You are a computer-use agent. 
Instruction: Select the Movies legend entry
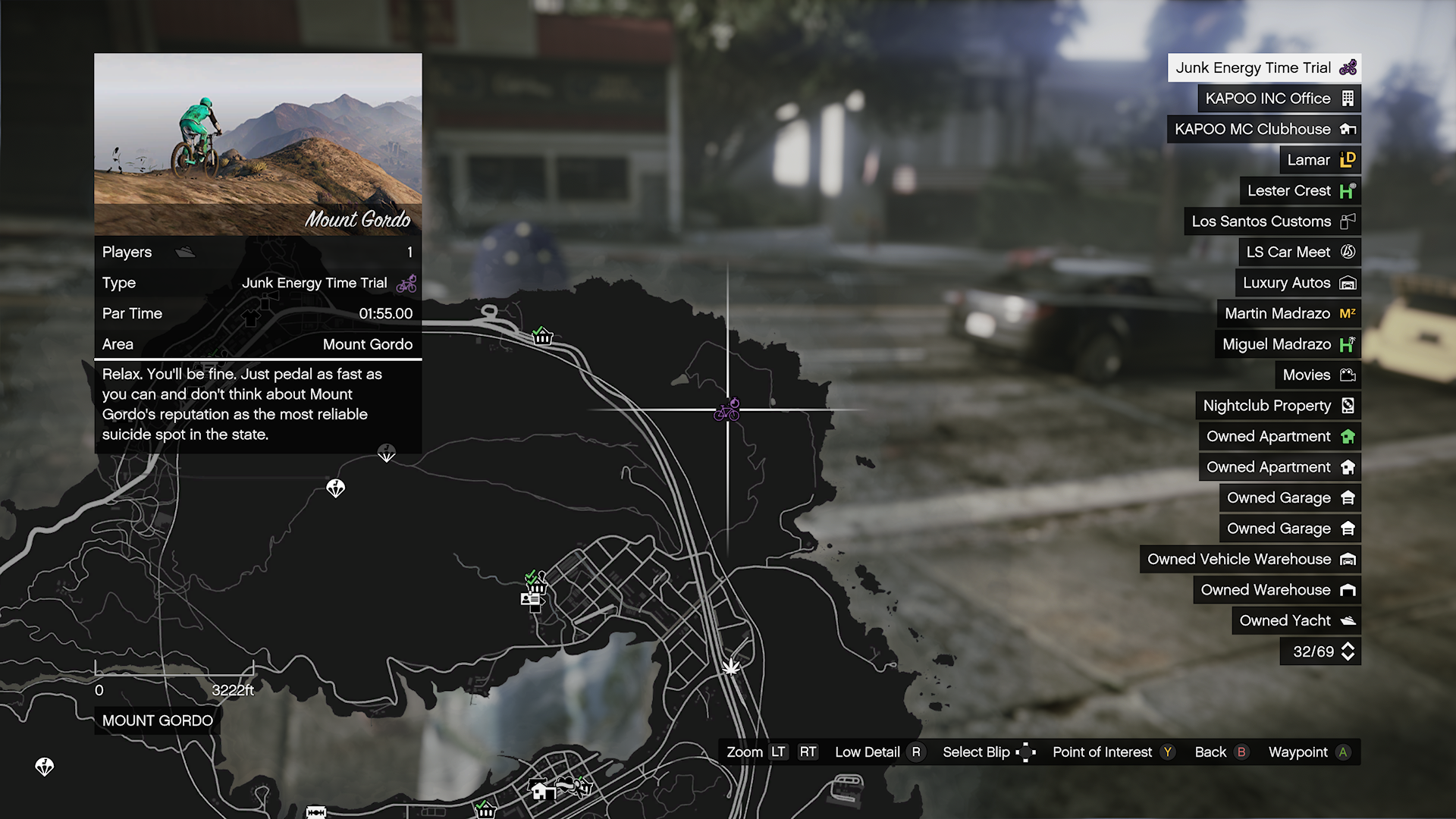click(1317, 375)
